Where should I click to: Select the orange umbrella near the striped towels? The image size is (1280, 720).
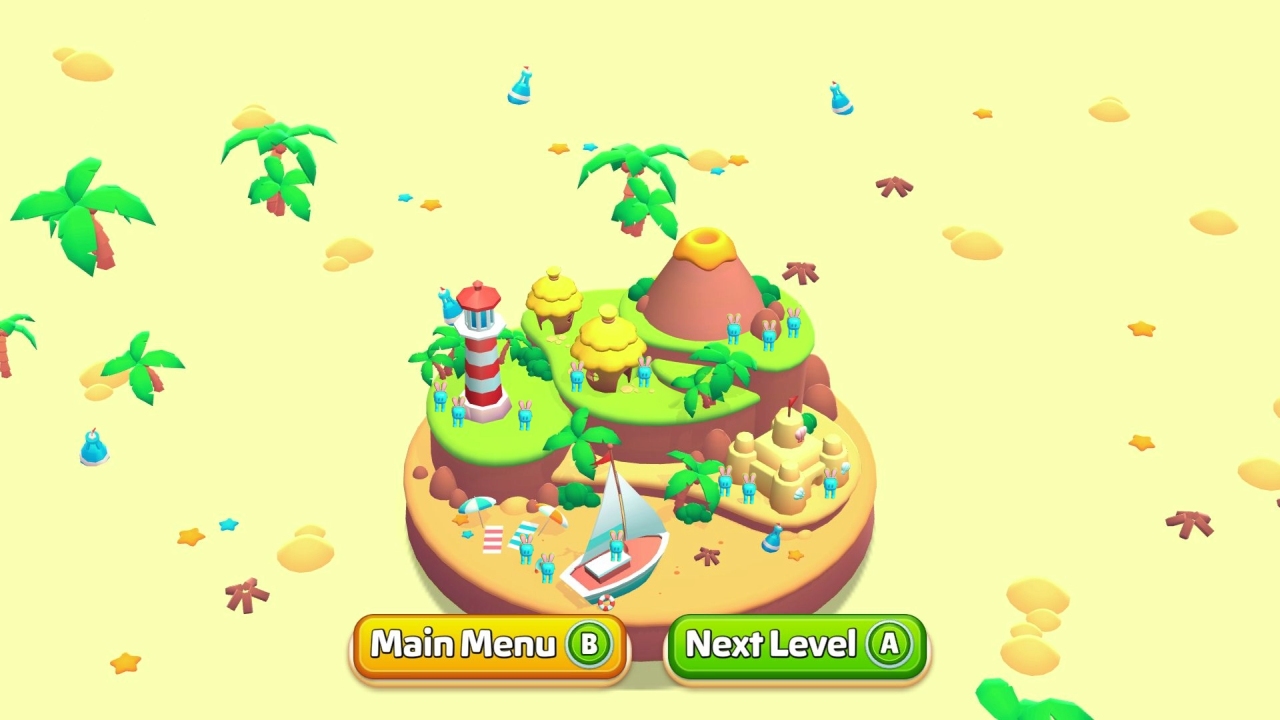(552, 515)
